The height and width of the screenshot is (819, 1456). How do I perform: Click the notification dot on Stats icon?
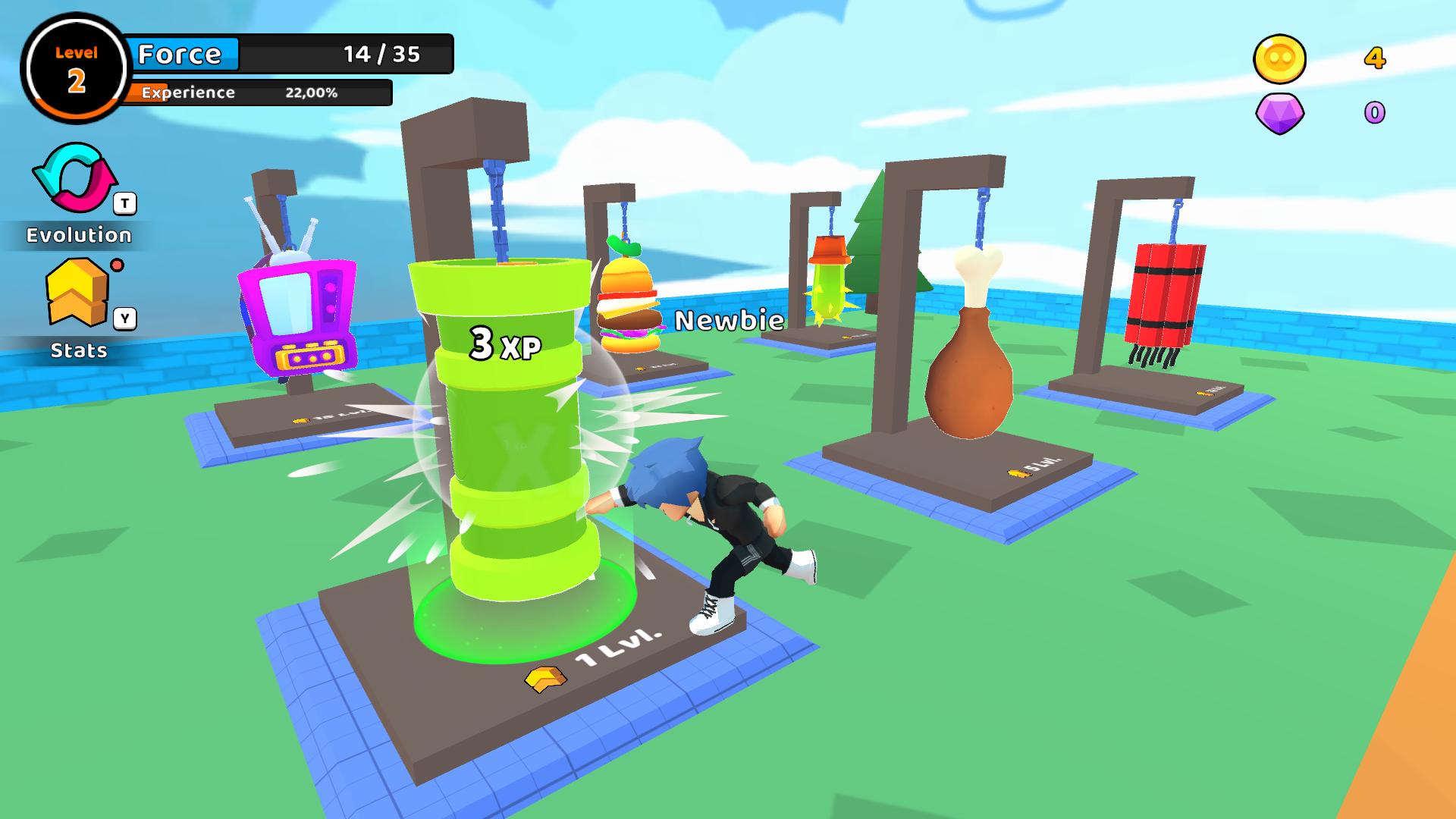(x=118, y=266)
